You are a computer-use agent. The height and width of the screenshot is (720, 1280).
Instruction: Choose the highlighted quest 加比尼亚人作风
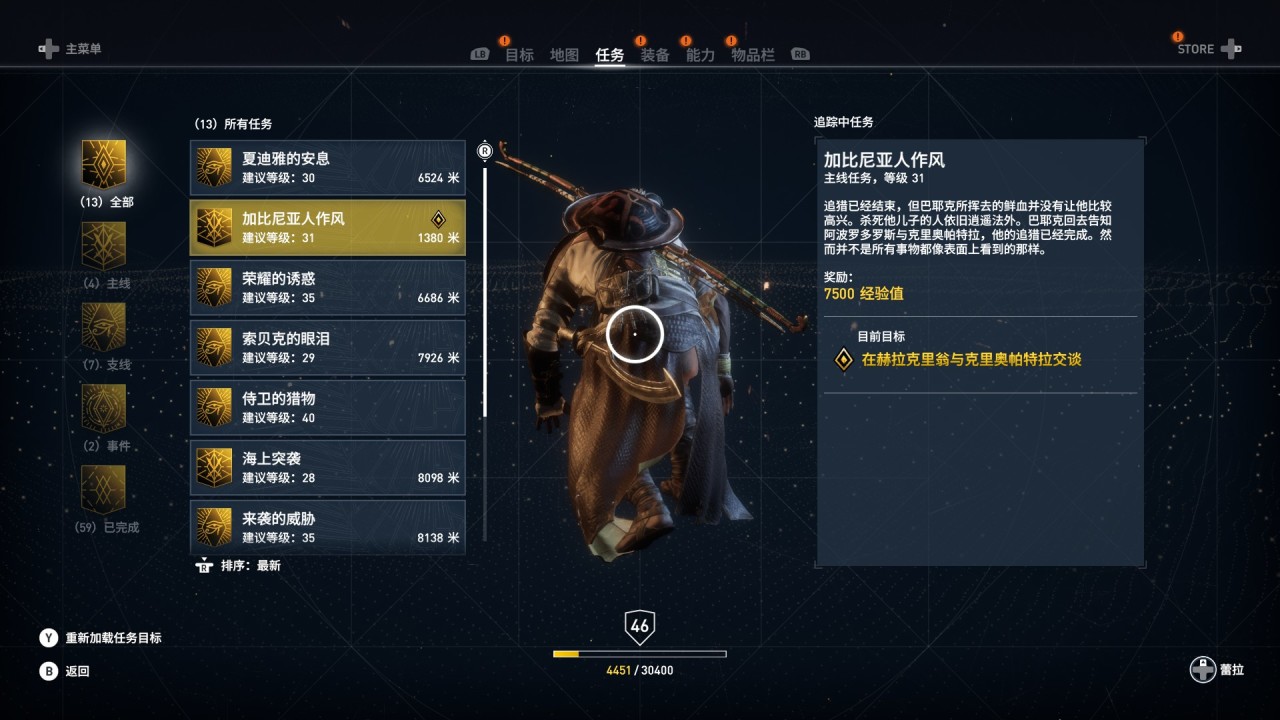coord(327,227)
